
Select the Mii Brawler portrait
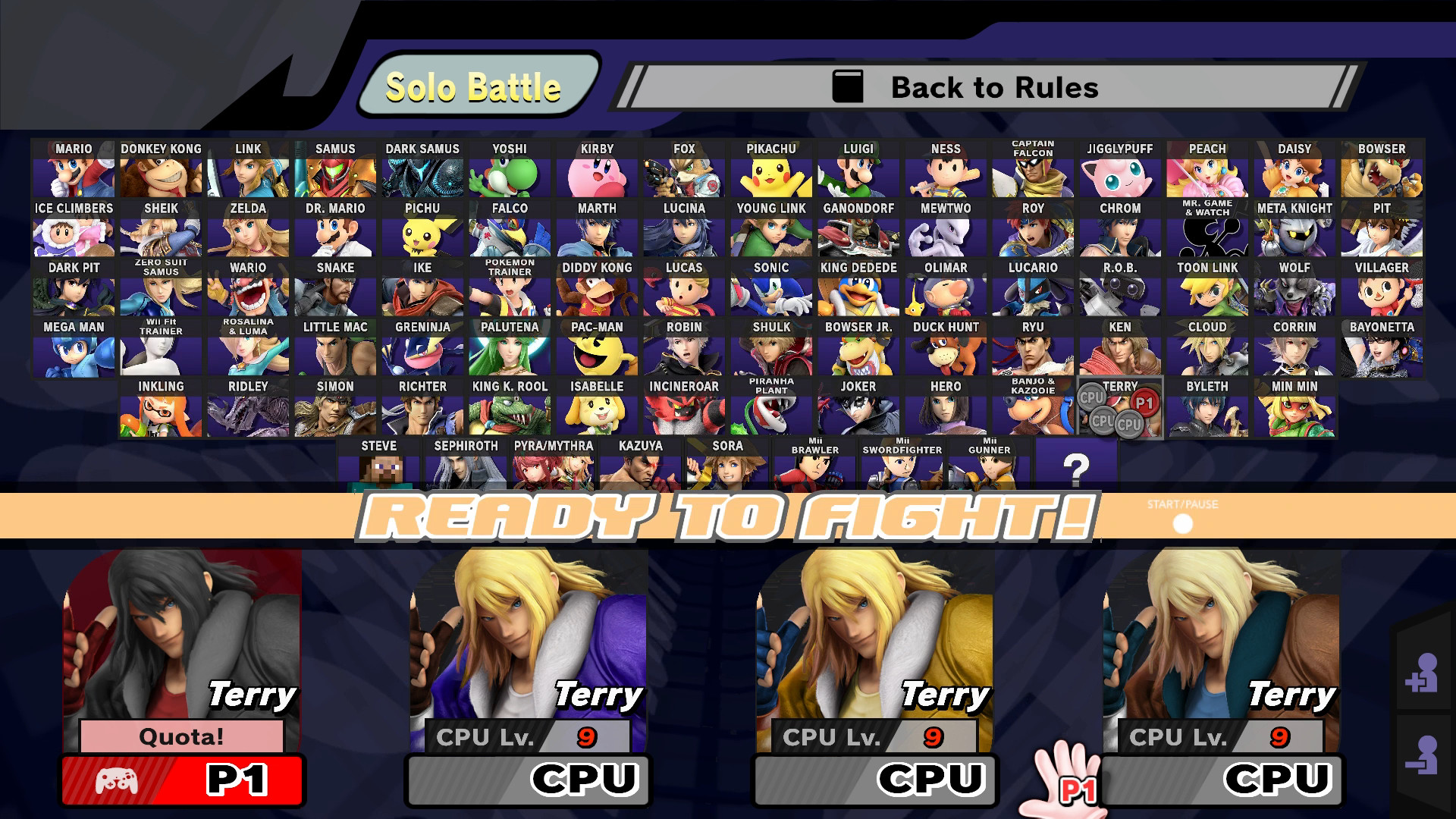coord(814,466)
